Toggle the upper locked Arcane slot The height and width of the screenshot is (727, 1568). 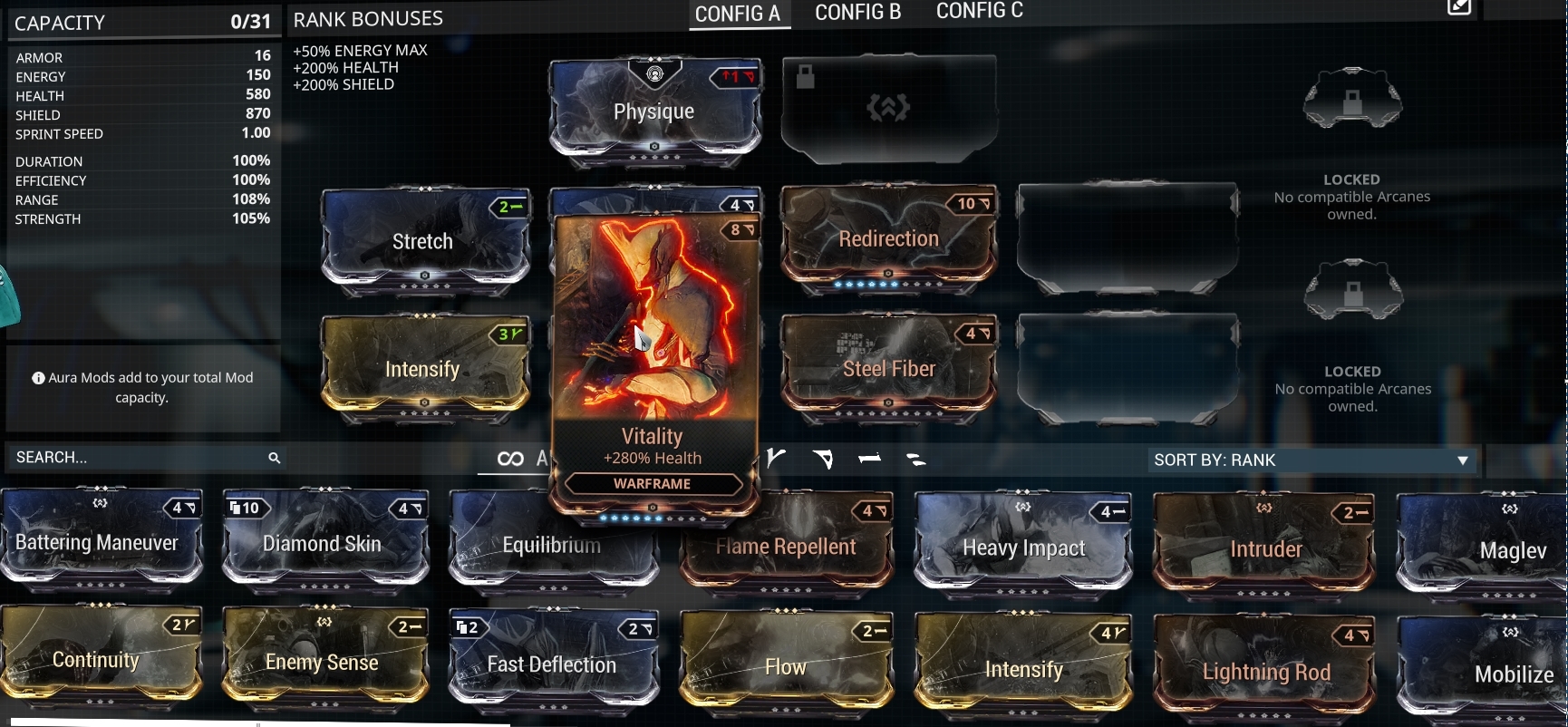tap(1351, 100)
